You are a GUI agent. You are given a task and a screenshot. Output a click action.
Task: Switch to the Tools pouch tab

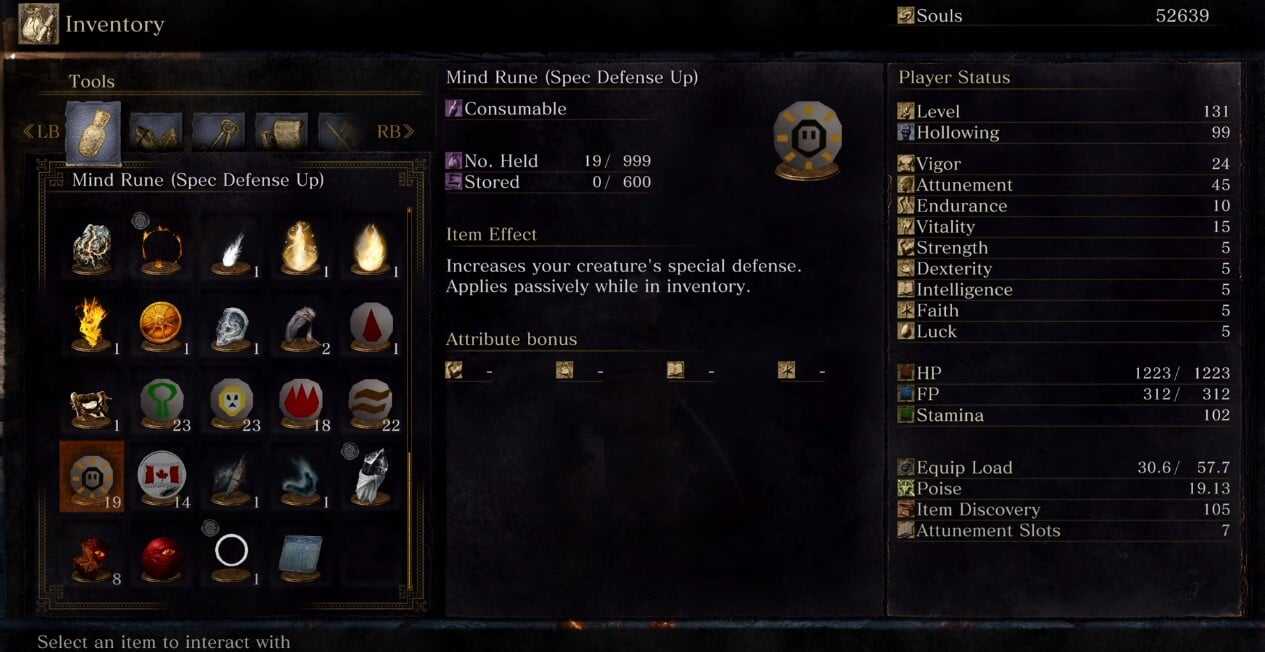tap(93, 131)
